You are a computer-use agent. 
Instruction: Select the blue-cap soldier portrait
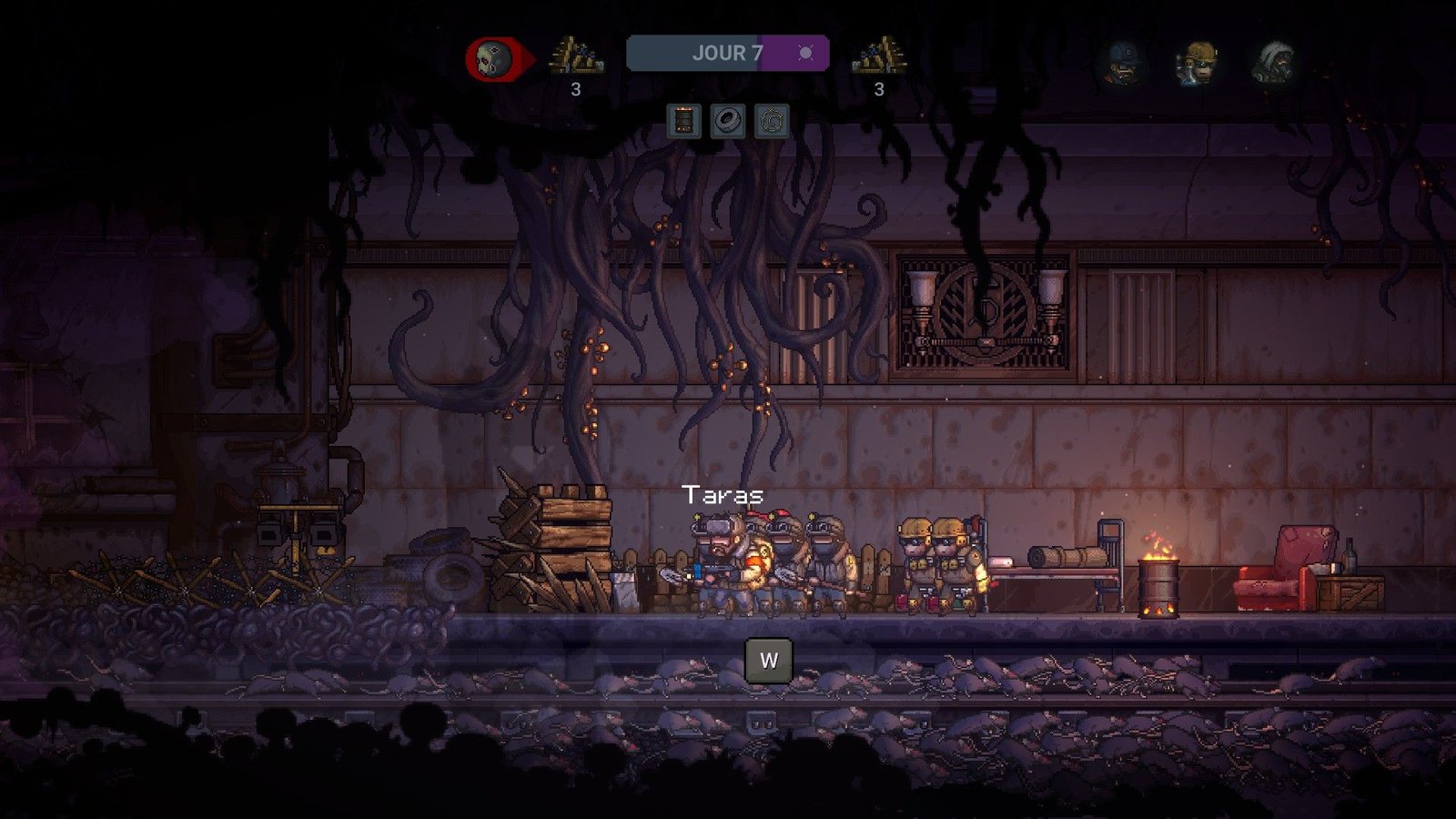1122,62
